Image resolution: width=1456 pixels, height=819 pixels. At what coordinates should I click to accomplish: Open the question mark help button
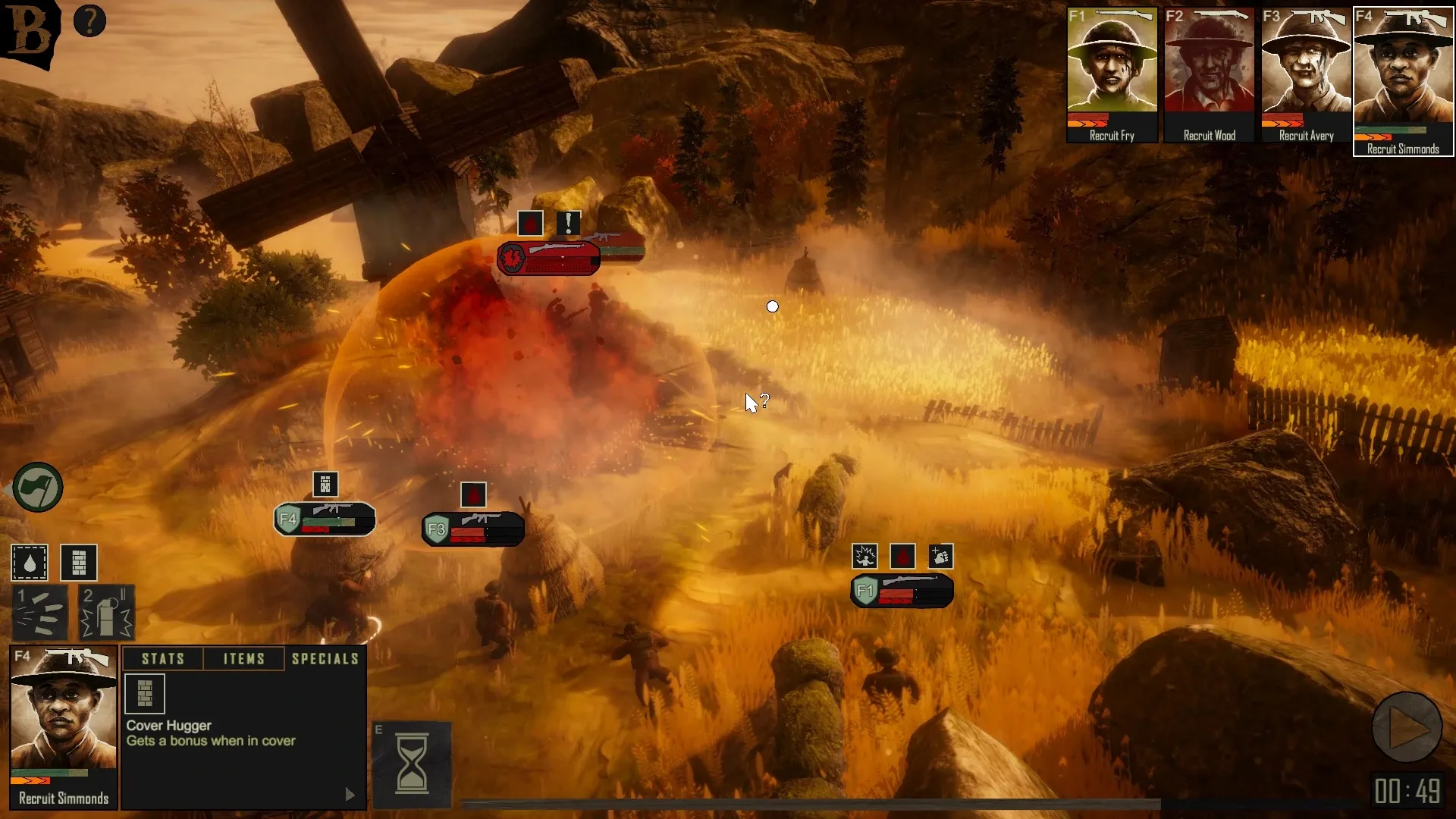pos(89,21)
